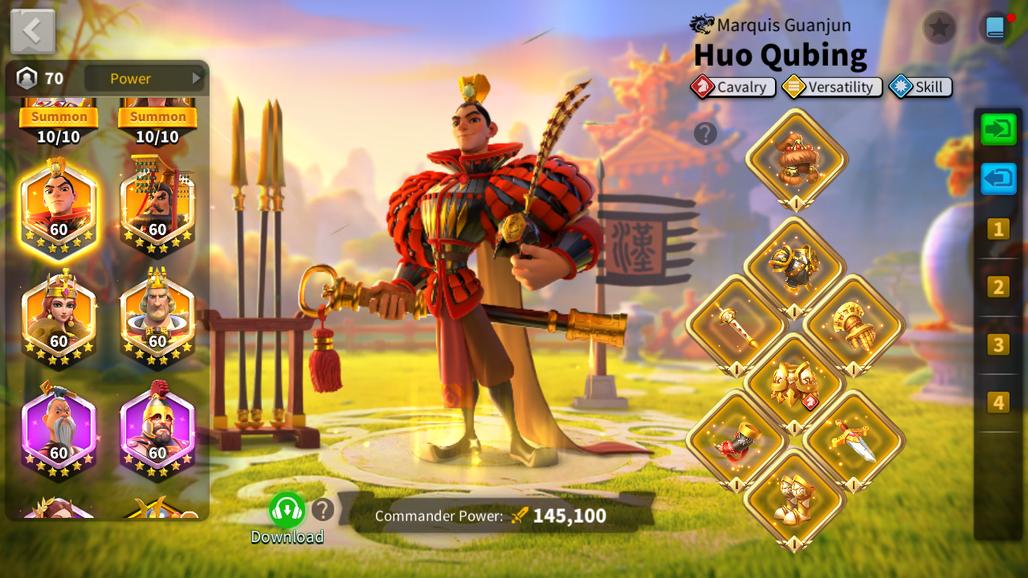
Task: Switch to equipment preset 2
Action: coord(998,287)
